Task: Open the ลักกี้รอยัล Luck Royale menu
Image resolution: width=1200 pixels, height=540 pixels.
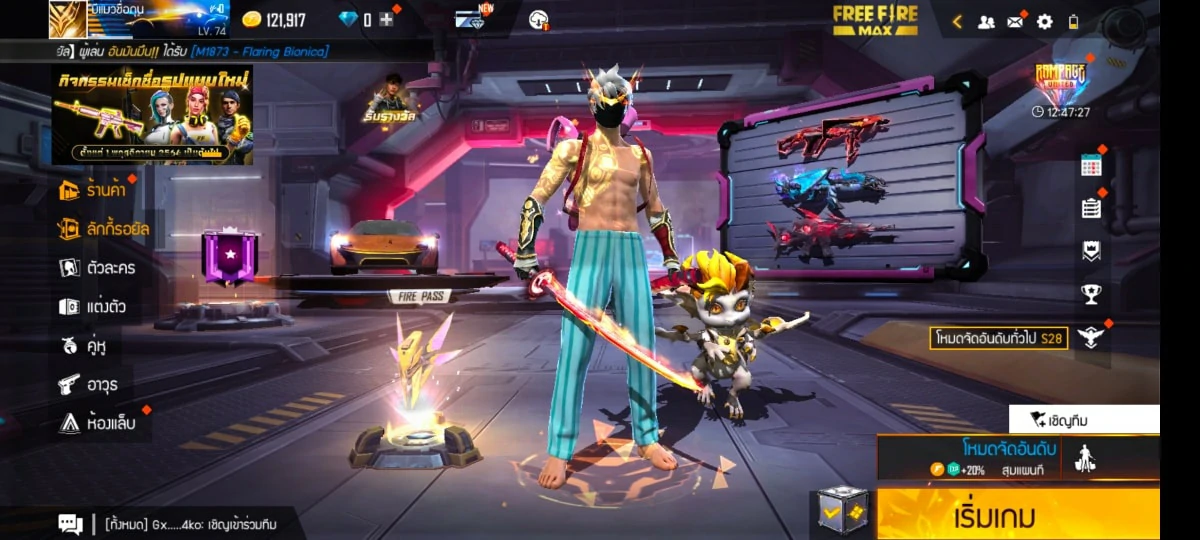Action: tap(104, 229)
